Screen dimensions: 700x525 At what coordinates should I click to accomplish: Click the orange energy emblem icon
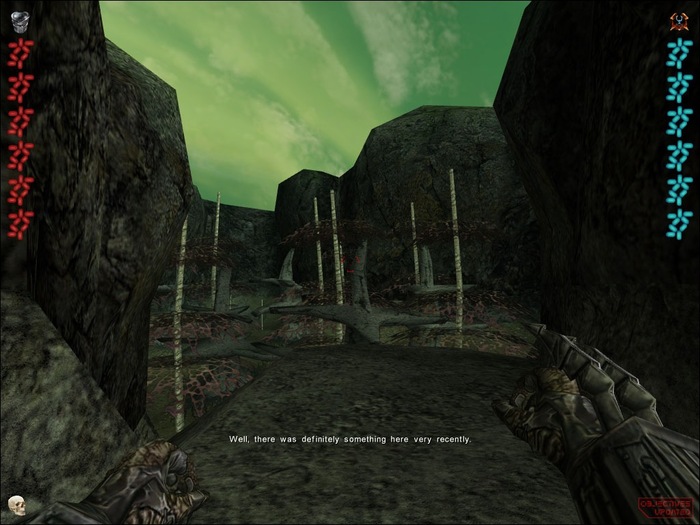(680, 21)
